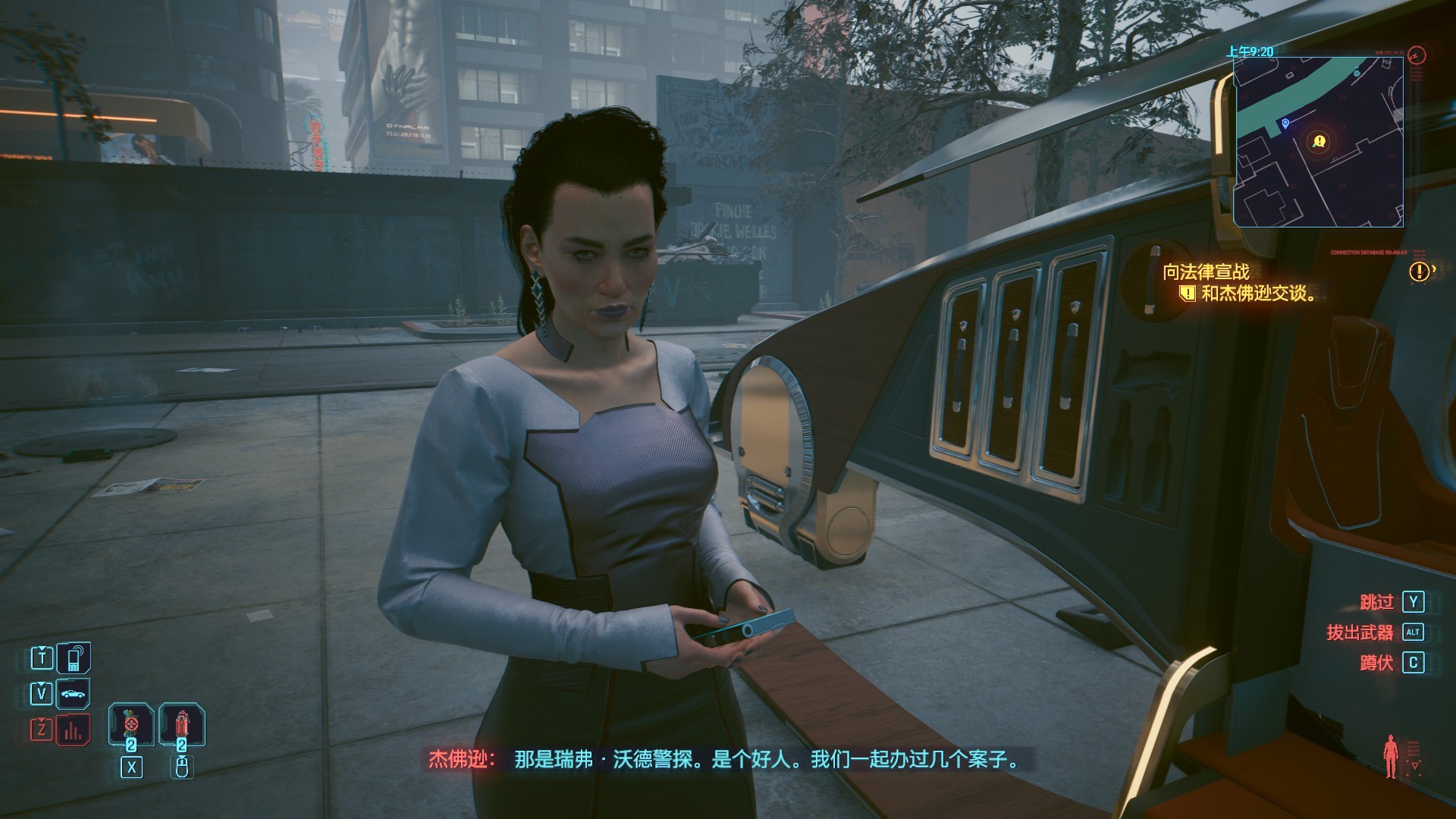The height and width of the screenshot is (819, 1456).
Task: Use the healing inhaler consumable slot
Action: tap(131, 724)
